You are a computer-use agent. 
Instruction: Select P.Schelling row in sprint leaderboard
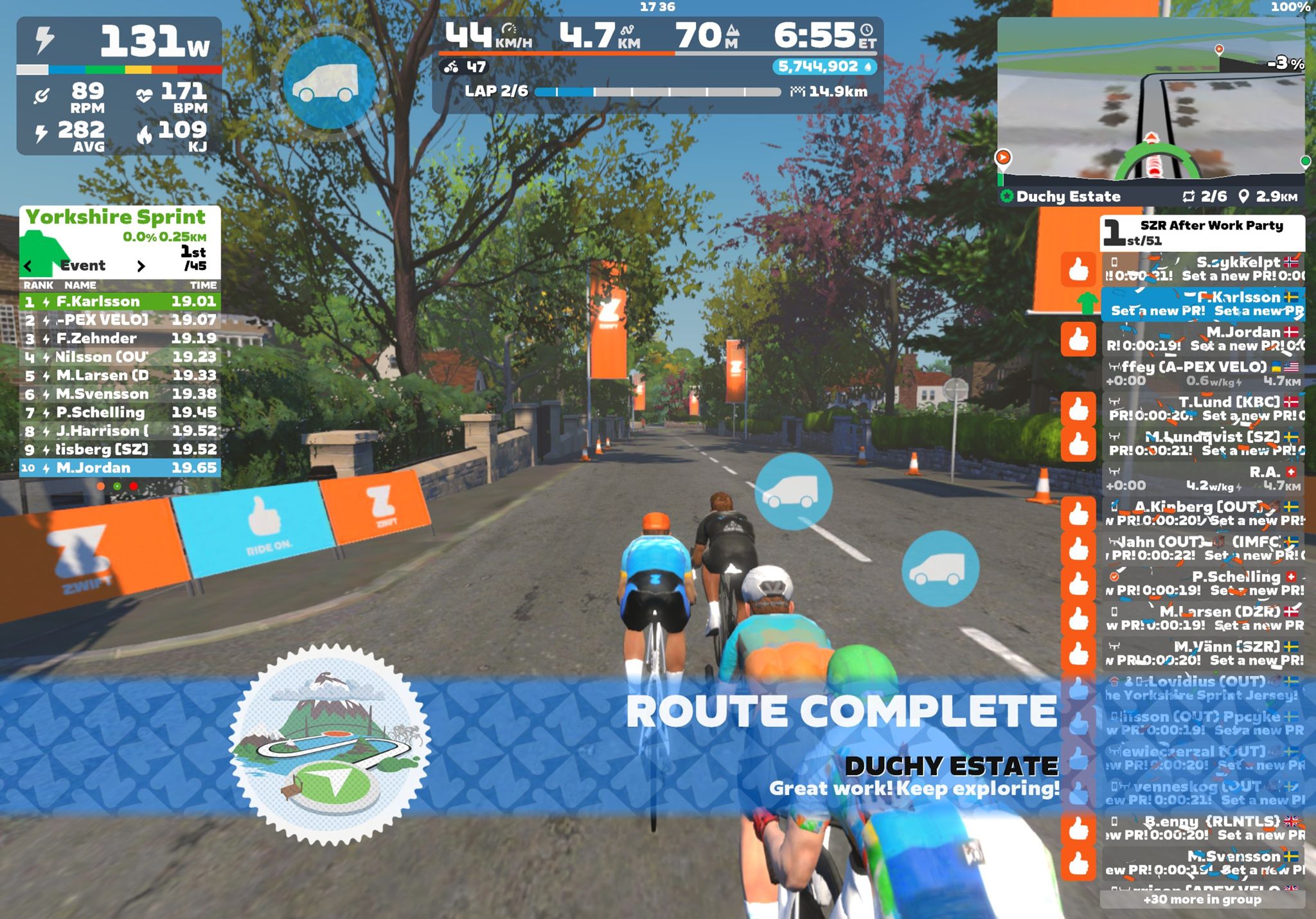120,413
